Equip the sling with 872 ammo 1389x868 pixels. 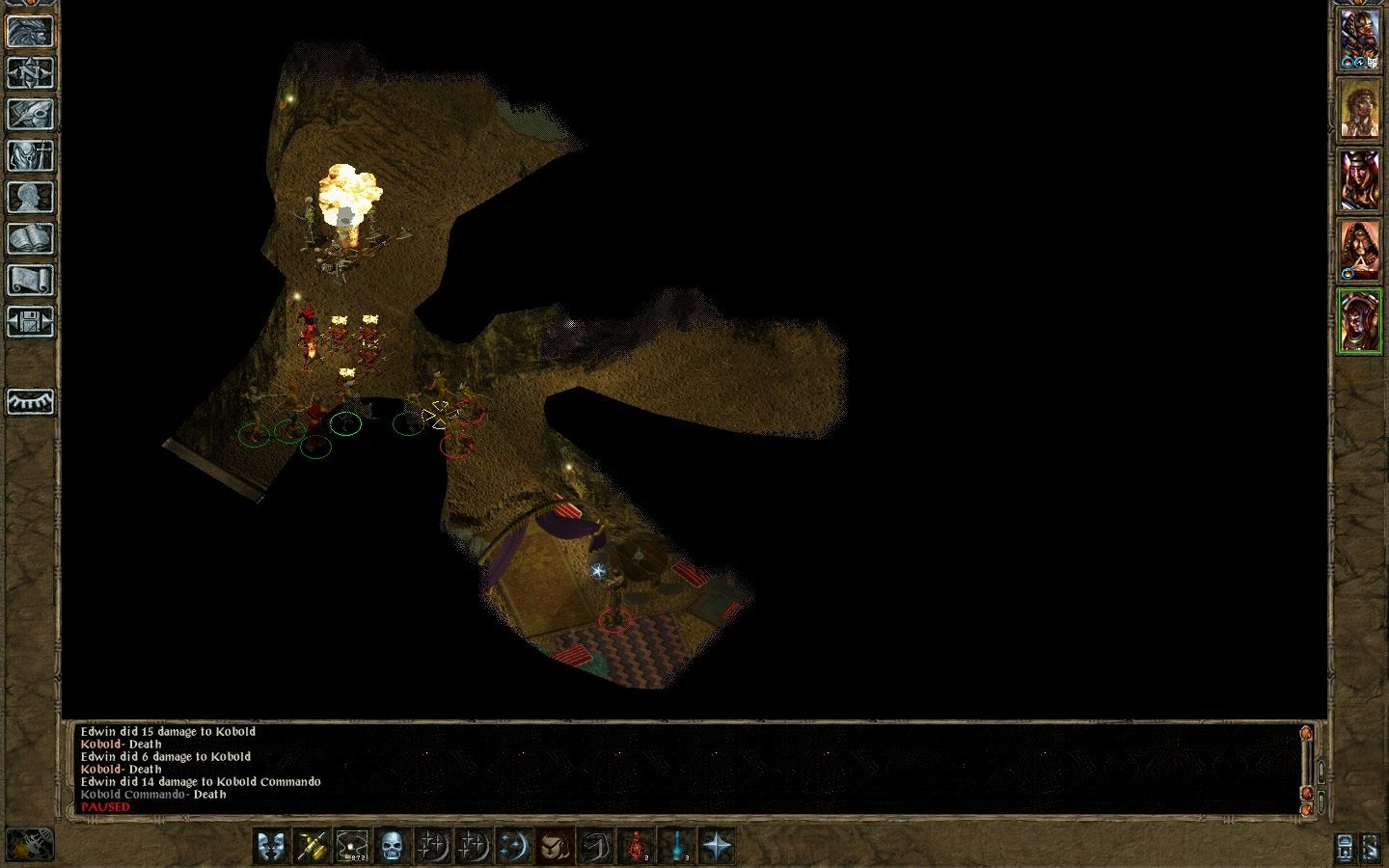(352, 847)
